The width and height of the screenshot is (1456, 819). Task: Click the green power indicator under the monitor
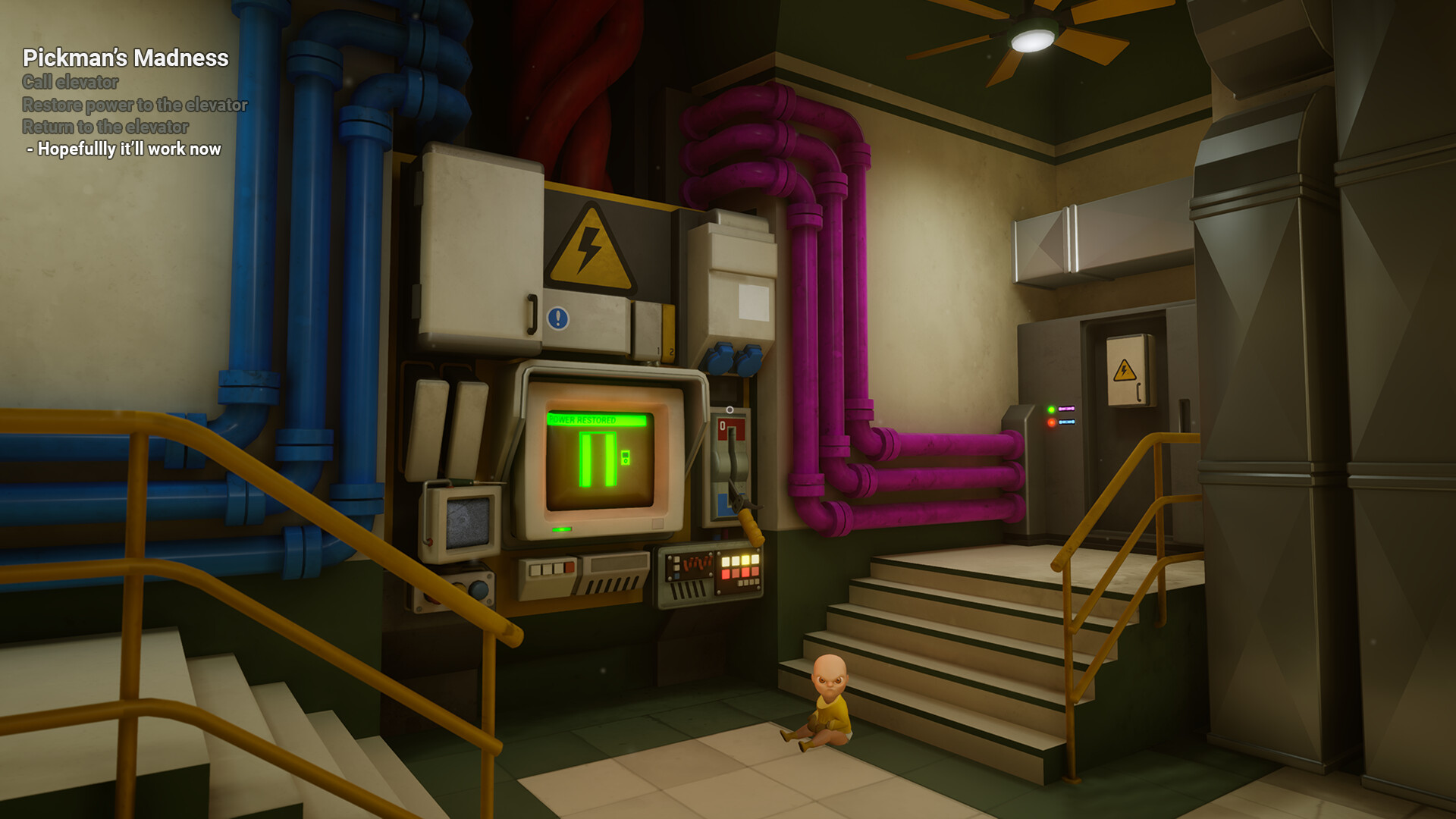(561, 529)
